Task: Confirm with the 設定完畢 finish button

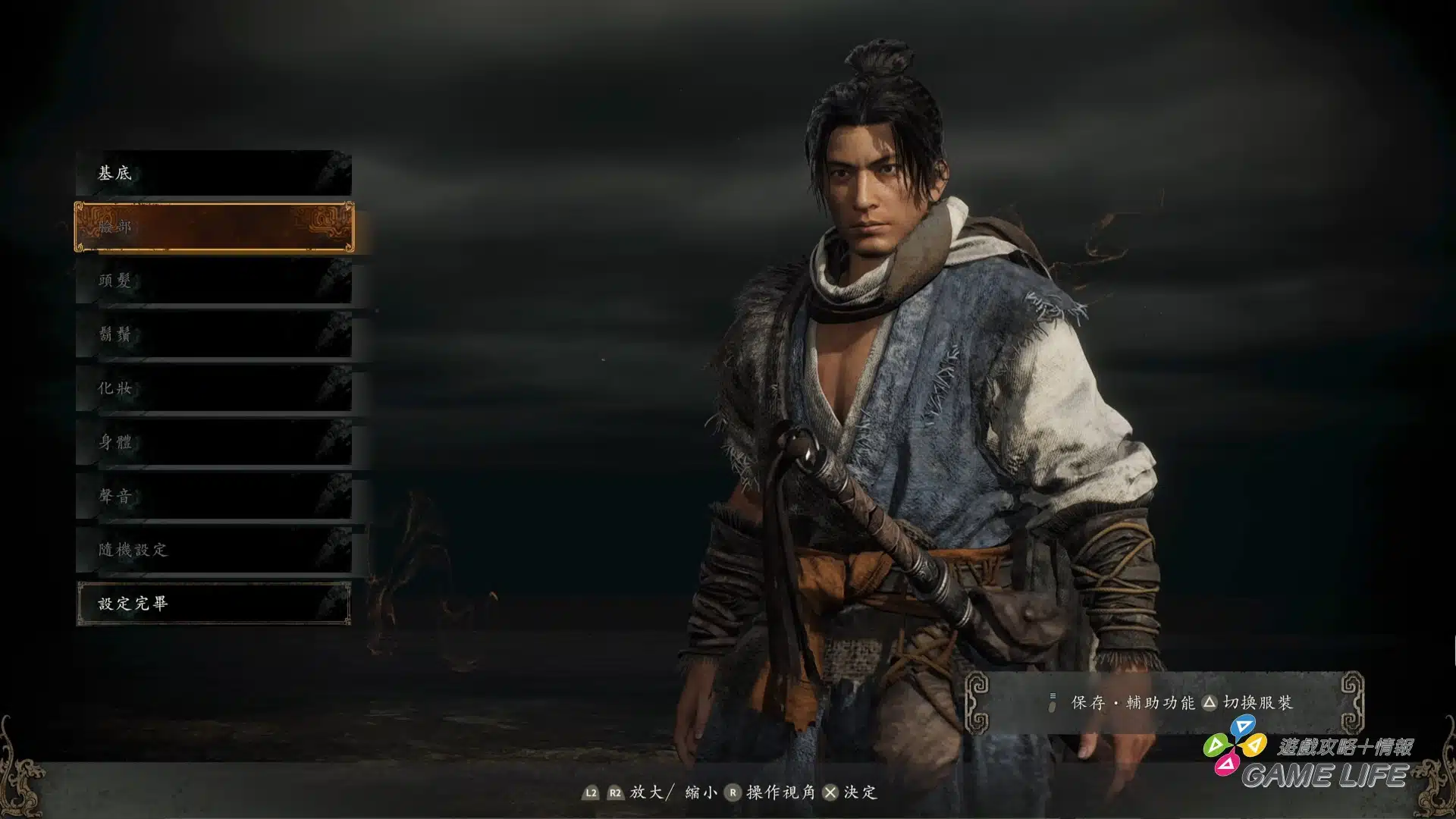Action: (213, 604)
